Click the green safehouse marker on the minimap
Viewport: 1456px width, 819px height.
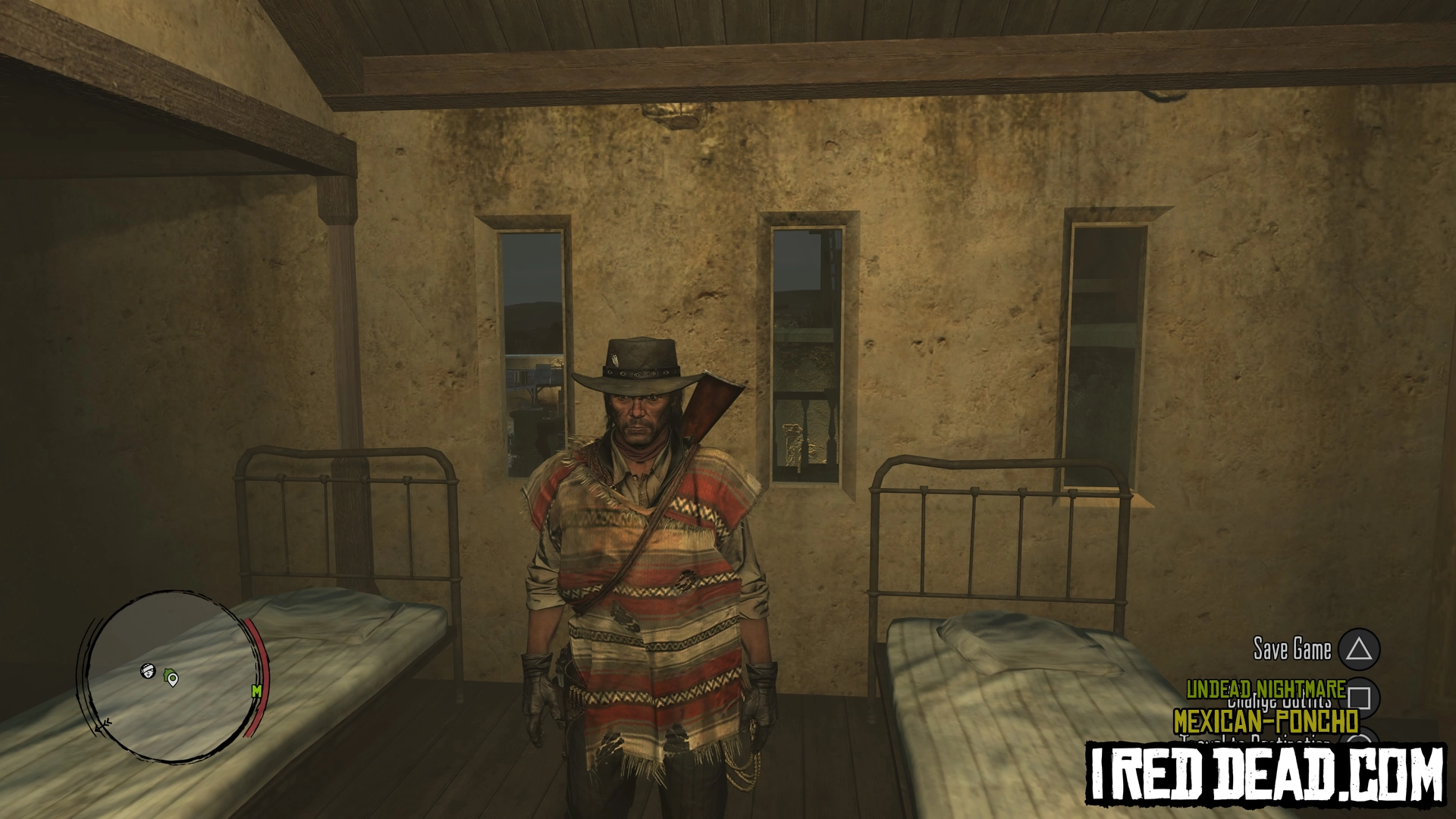click(172, 678)
